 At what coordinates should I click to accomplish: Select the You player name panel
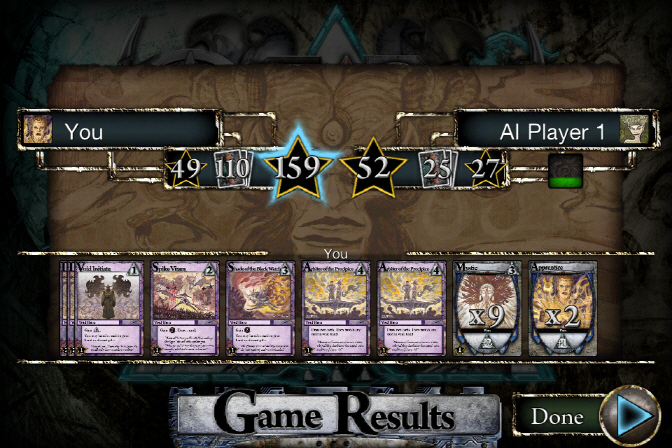120,130
